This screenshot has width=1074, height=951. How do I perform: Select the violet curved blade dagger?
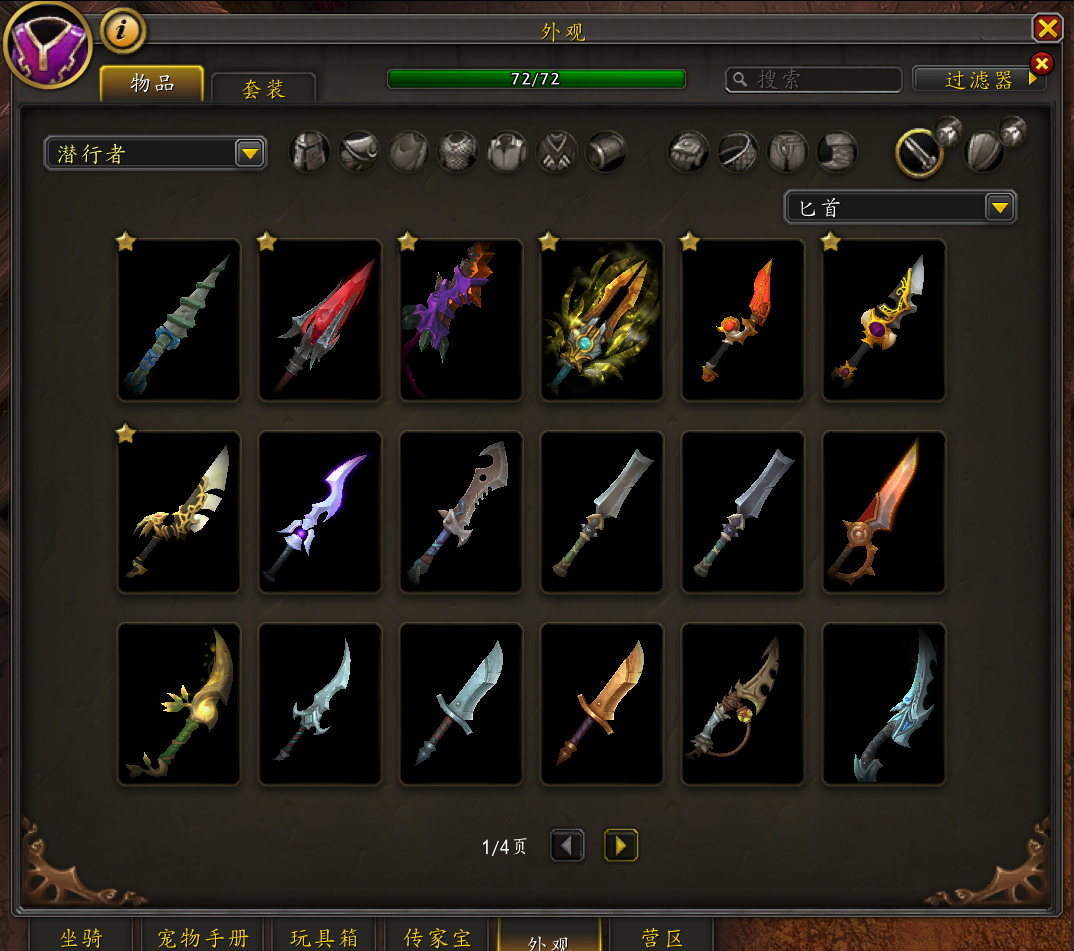(x=320, y=512)
